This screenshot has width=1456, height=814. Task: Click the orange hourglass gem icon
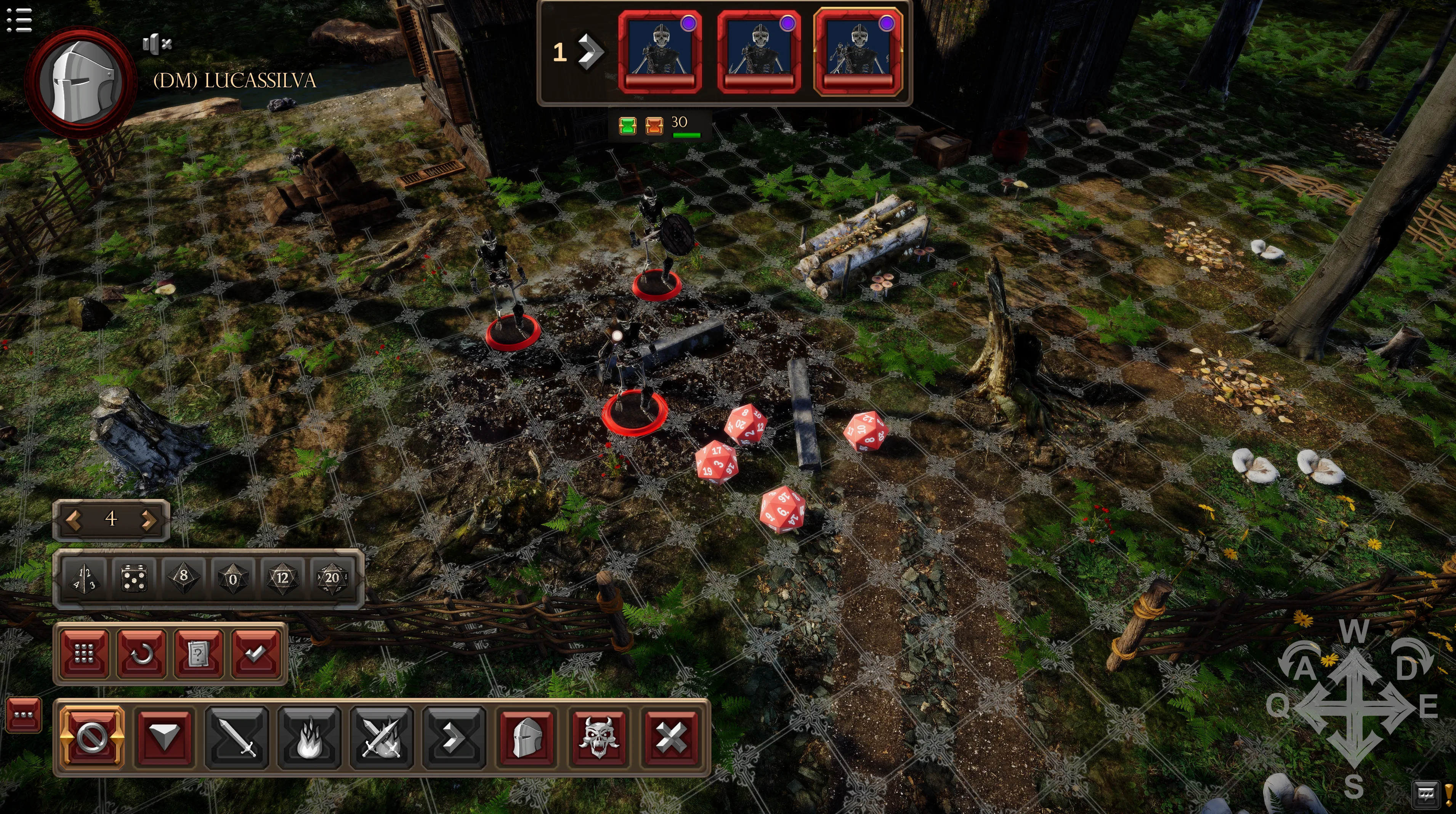[654, 125]
